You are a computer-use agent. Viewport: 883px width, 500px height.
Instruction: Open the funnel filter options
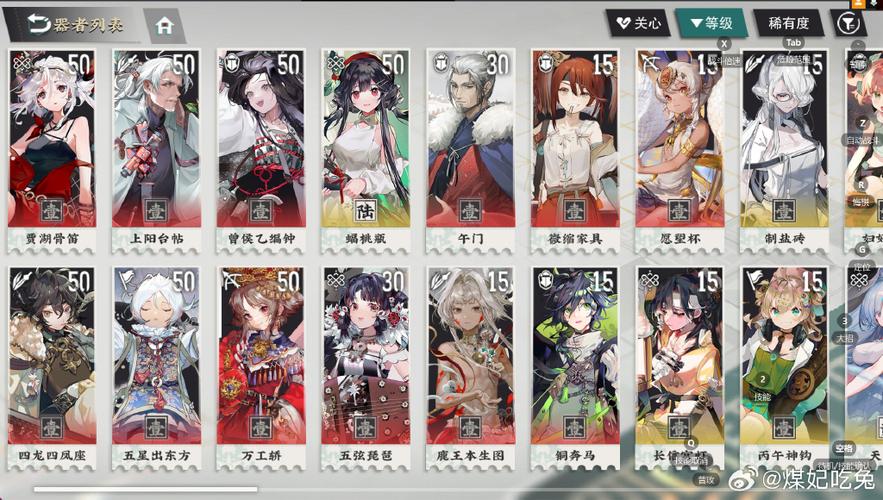(x=848, y=23)
